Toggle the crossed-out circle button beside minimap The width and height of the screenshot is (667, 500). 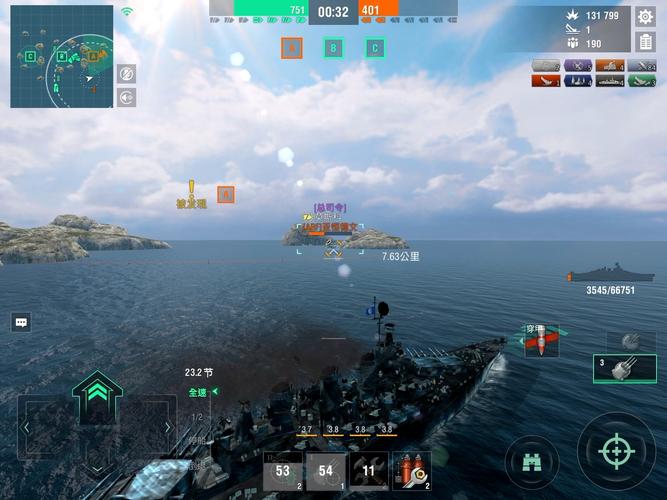coord(127,74)
